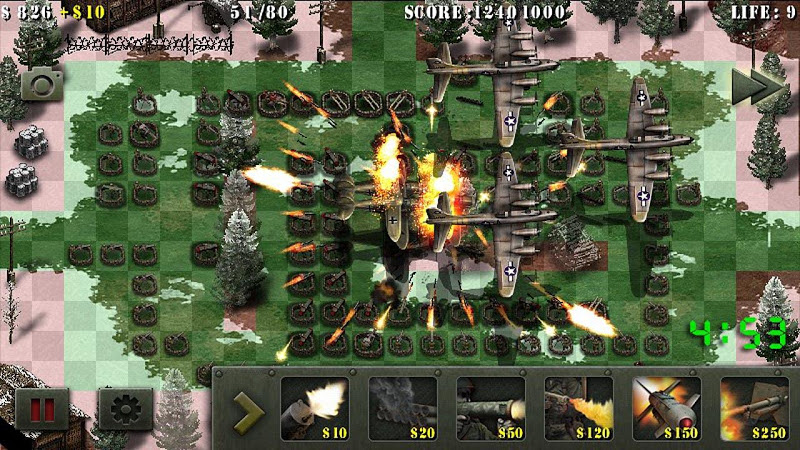
Task: Pause the game with the red button
Action: [x=41, y=410]
